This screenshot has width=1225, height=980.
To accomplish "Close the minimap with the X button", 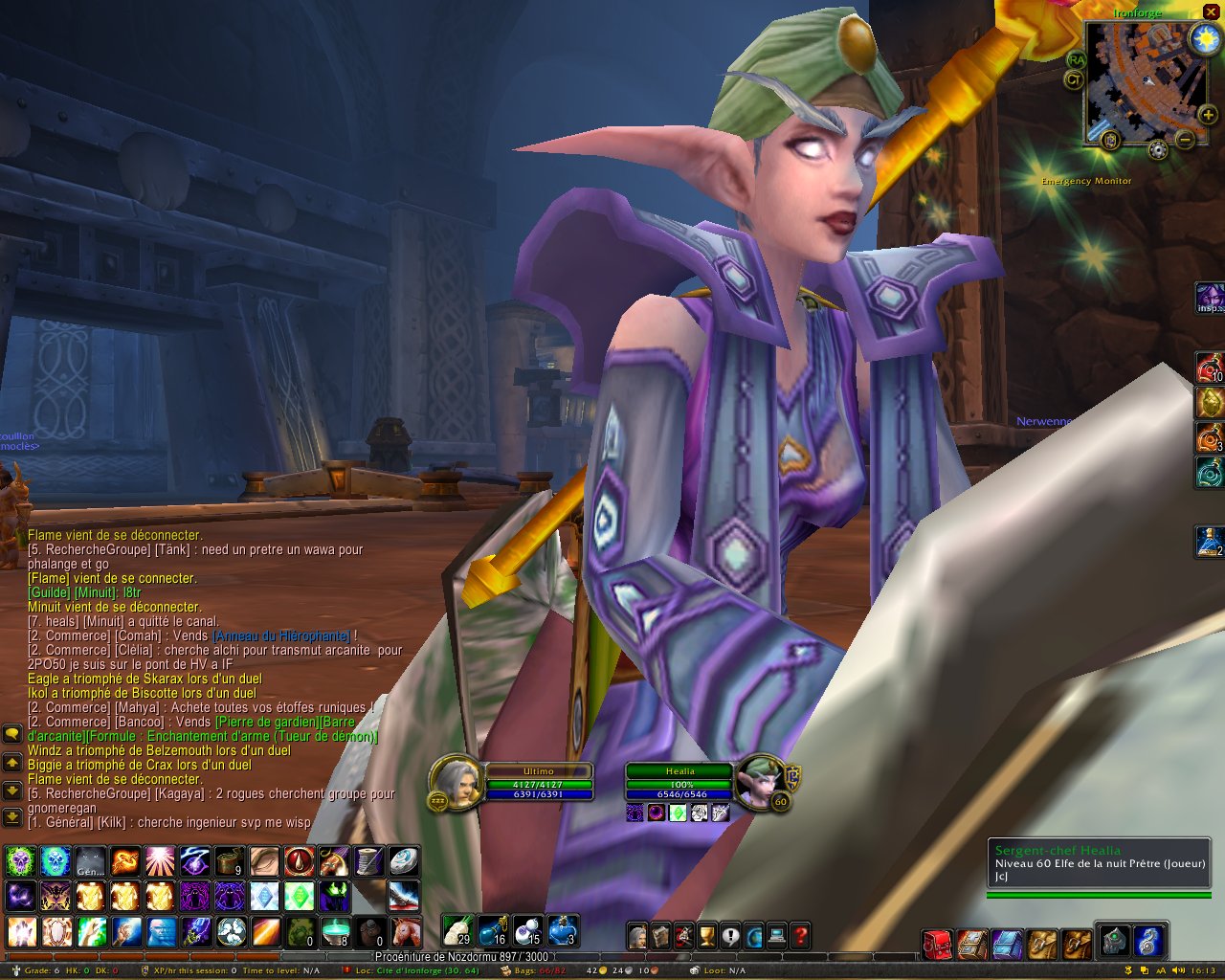I will [x=1212, y=11].
